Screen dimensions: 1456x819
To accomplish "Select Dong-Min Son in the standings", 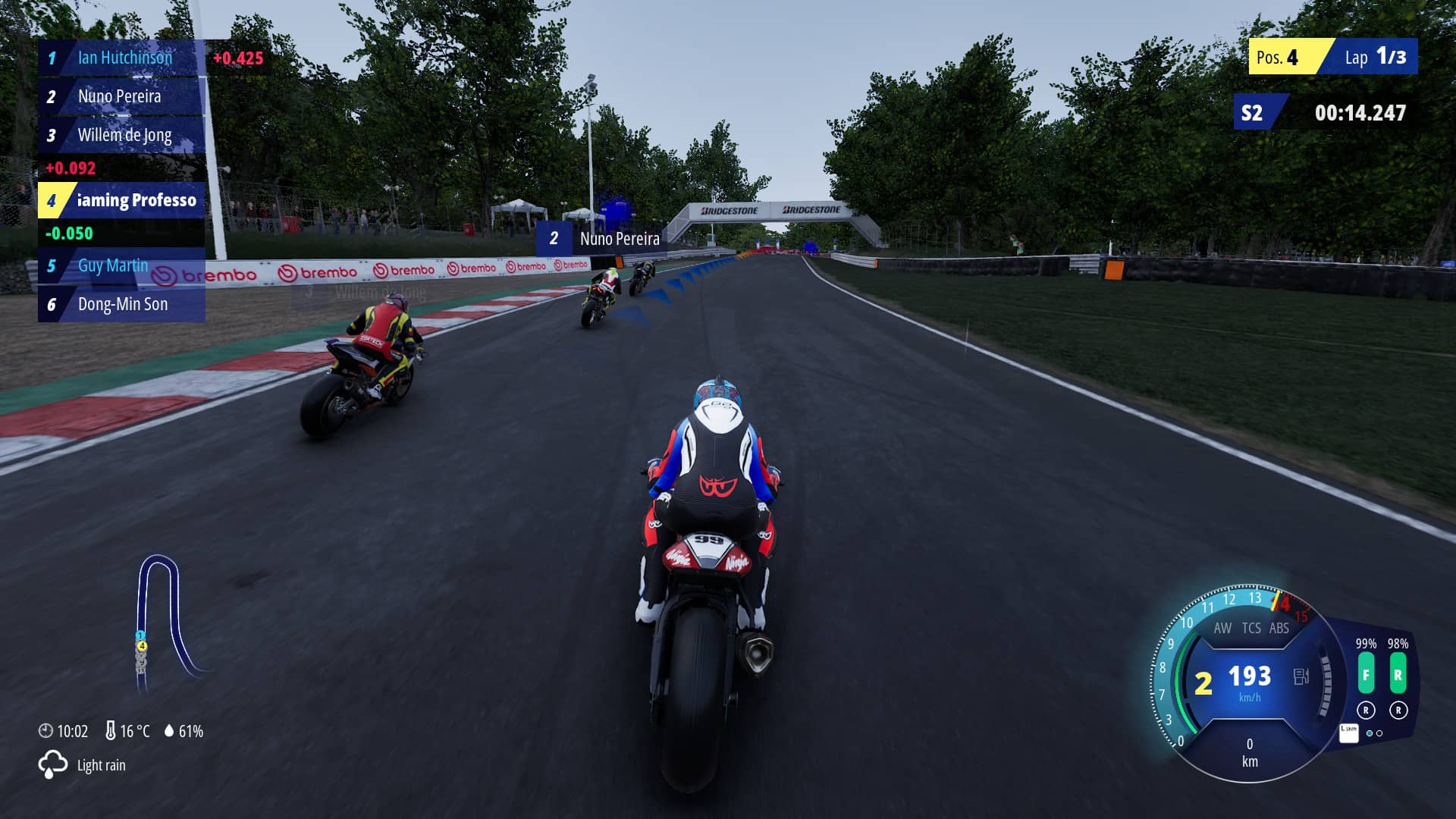I will coord(122,304).
